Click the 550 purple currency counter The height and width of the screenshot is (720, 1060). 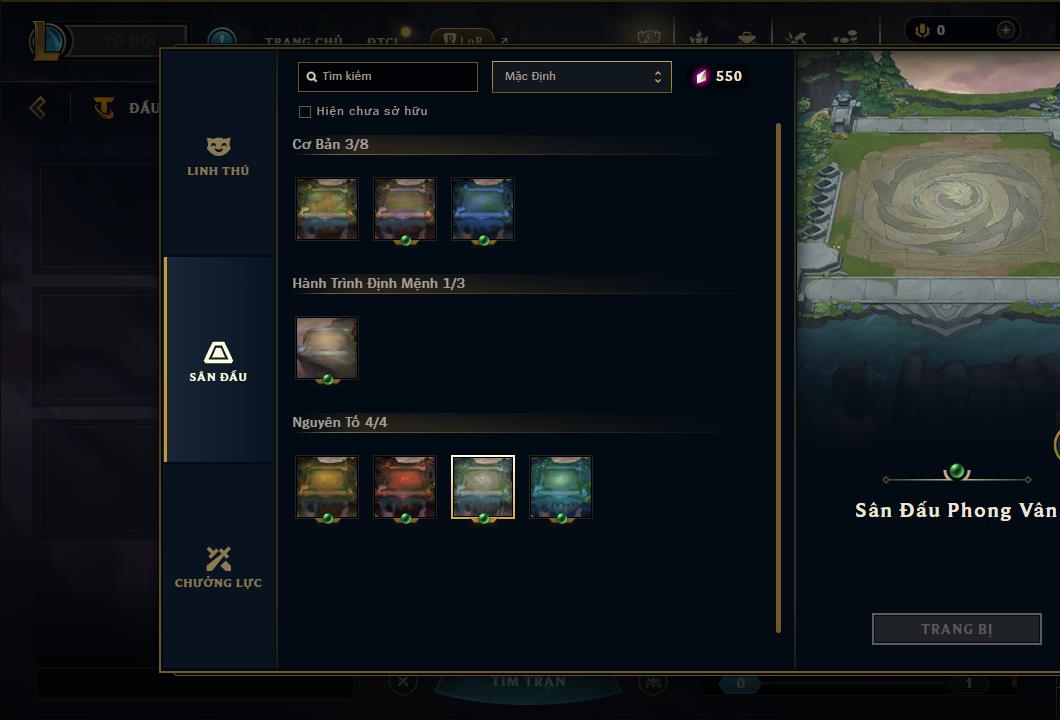(x=718, y=77)
